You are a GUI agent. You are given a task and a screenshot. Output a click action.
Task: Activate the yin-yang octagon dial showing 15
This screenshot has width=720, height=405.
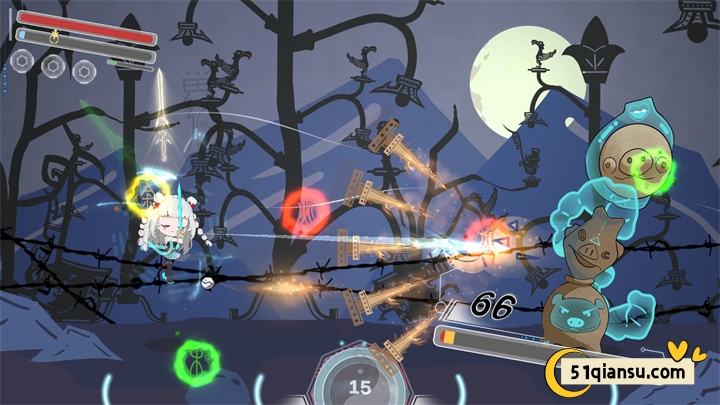pos(359,383)
